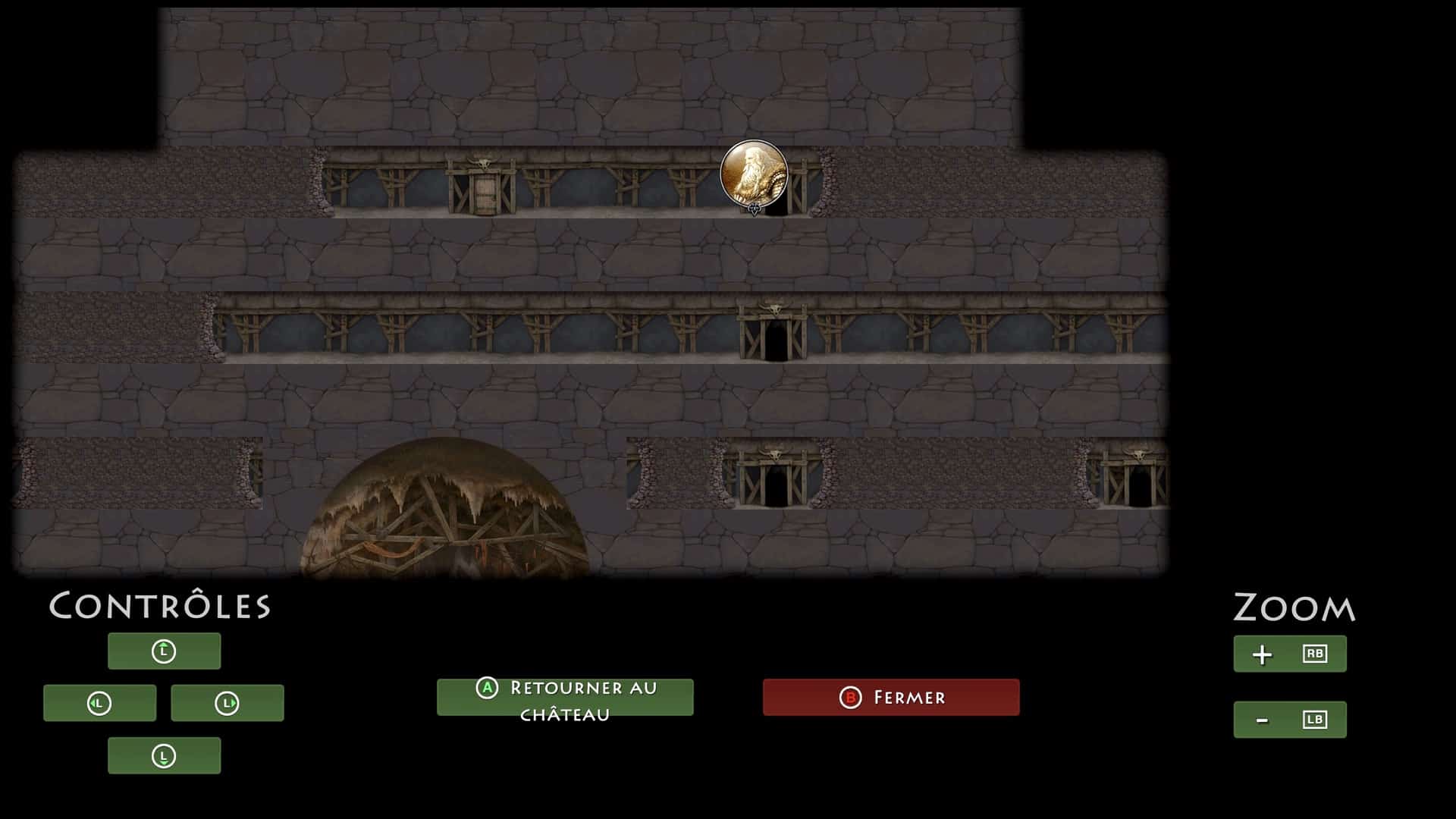The height and width of the screenshot is (819, 1456).
Task: Pan the map right with the right control
Action: coord(227,703)
